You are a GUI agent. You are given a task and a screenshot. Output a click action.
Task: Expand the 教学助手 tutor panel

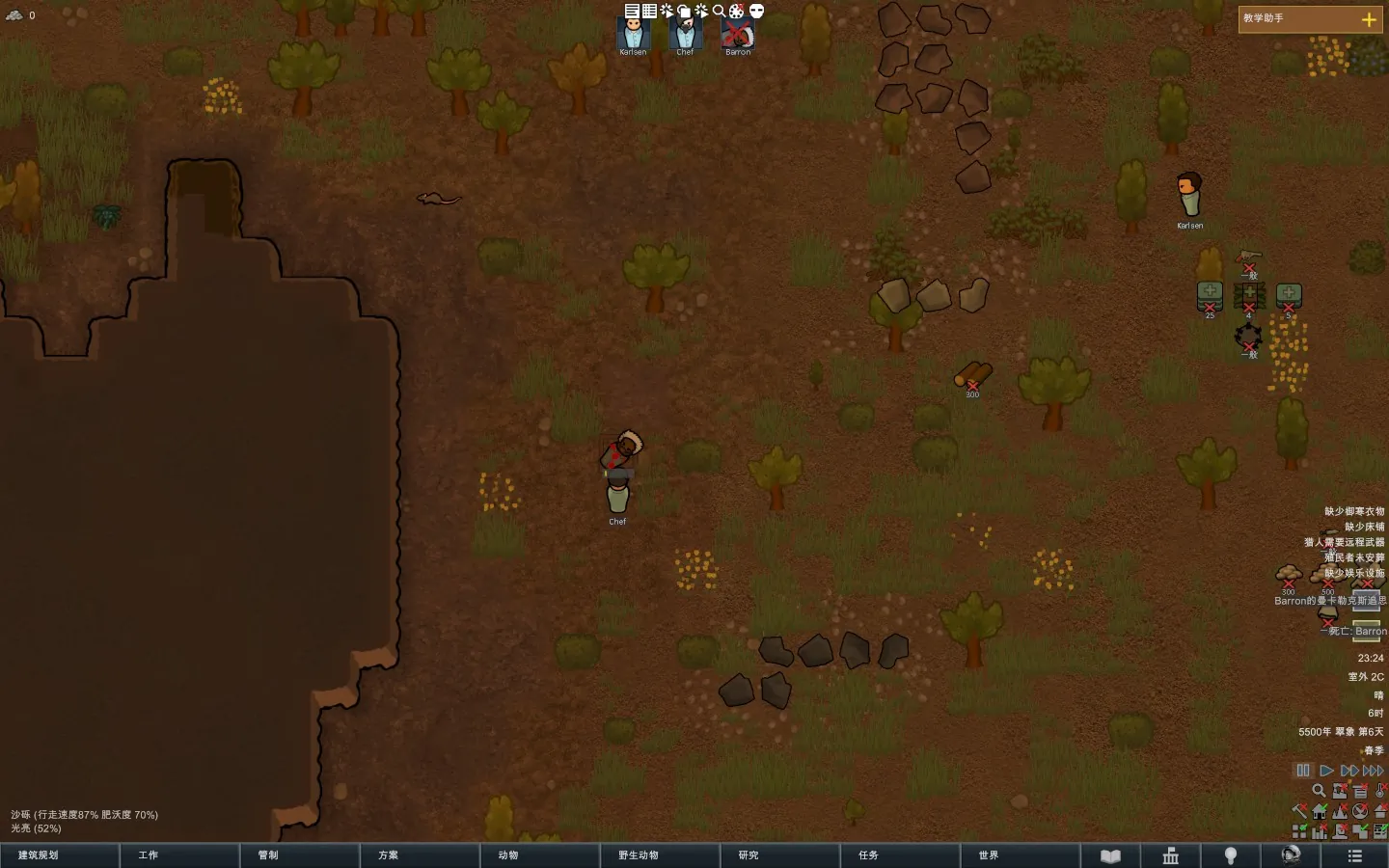[1368, 19]
